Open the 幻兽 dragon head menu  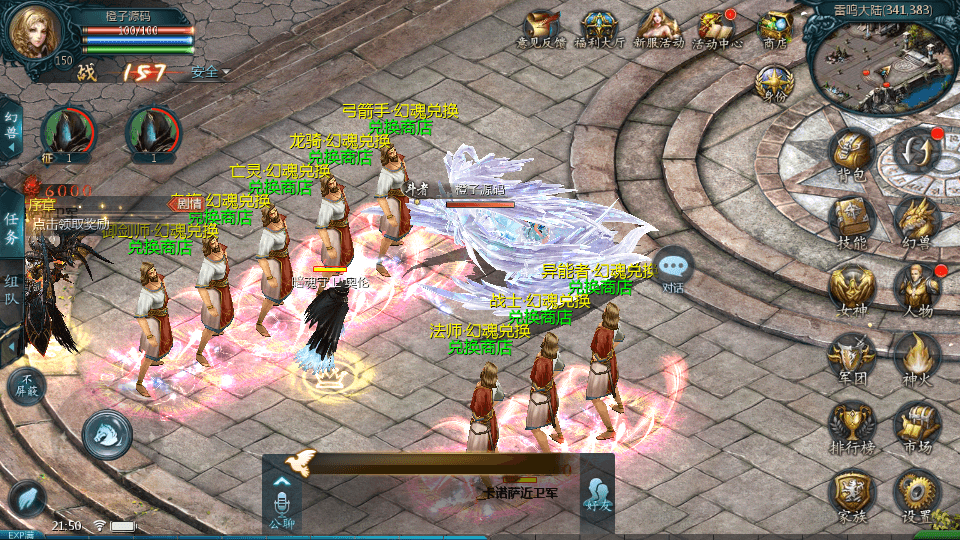coord(917,219)
